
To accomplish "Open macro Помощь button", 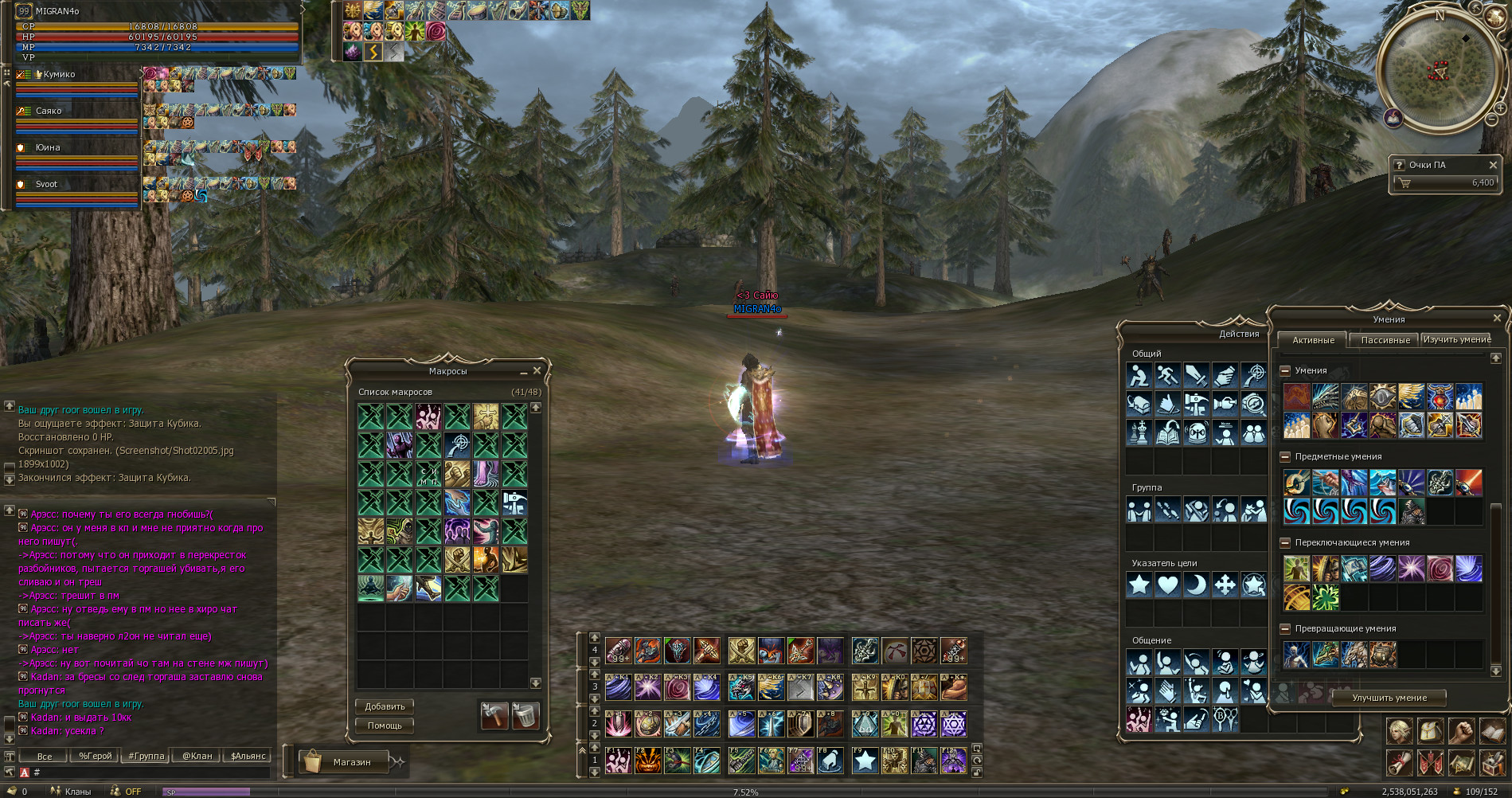I will (x=385, y=726).
